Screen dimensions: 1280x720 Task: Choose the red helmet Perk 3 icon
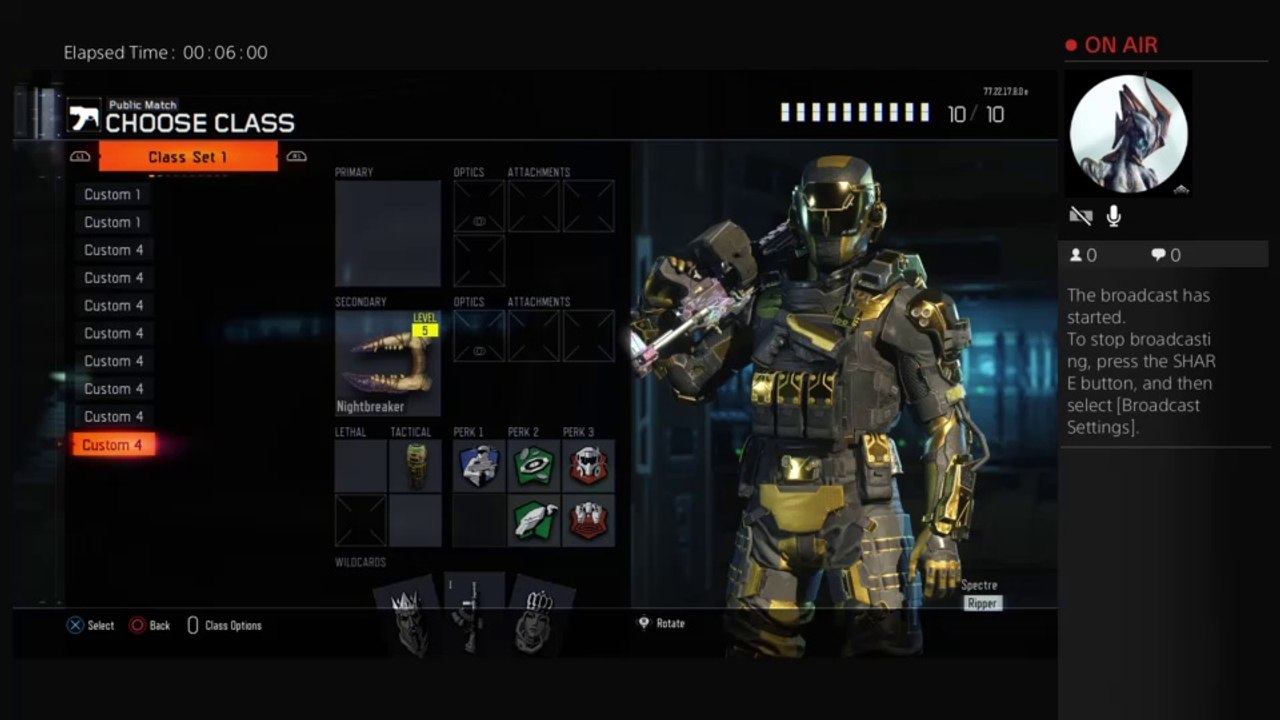pos(588,466)
